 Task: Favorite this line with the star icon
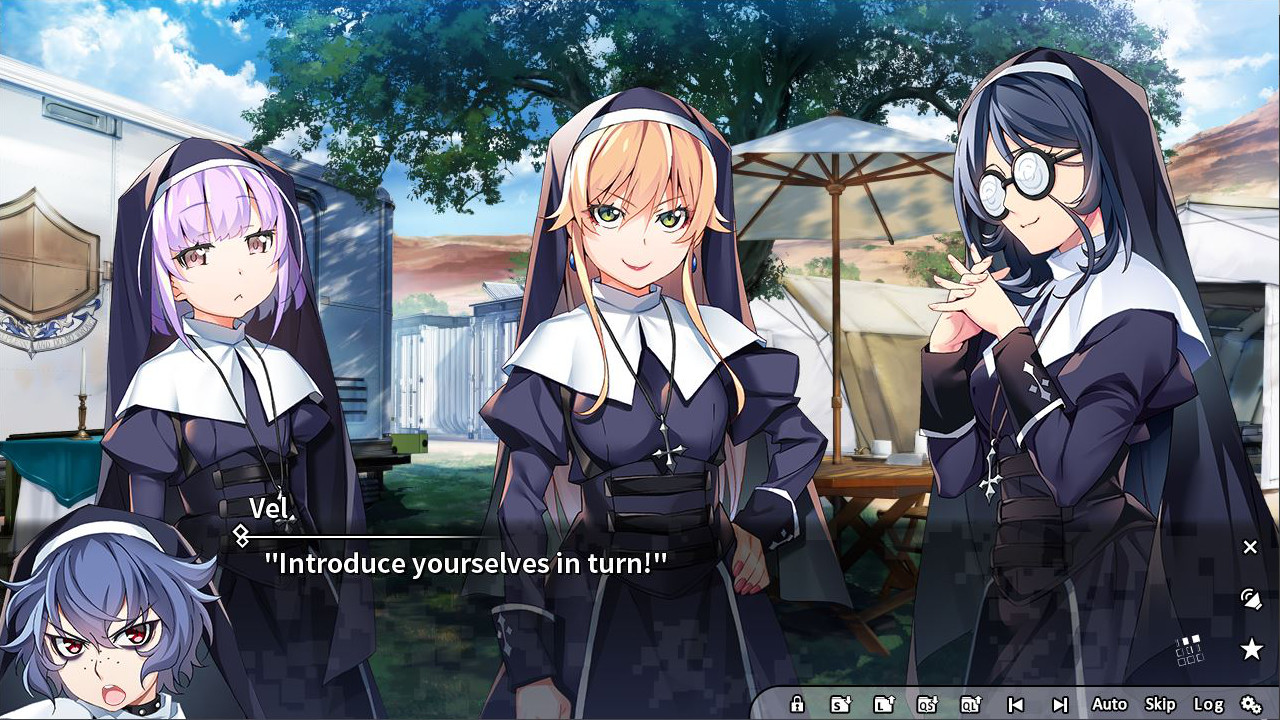[1253, 648]
